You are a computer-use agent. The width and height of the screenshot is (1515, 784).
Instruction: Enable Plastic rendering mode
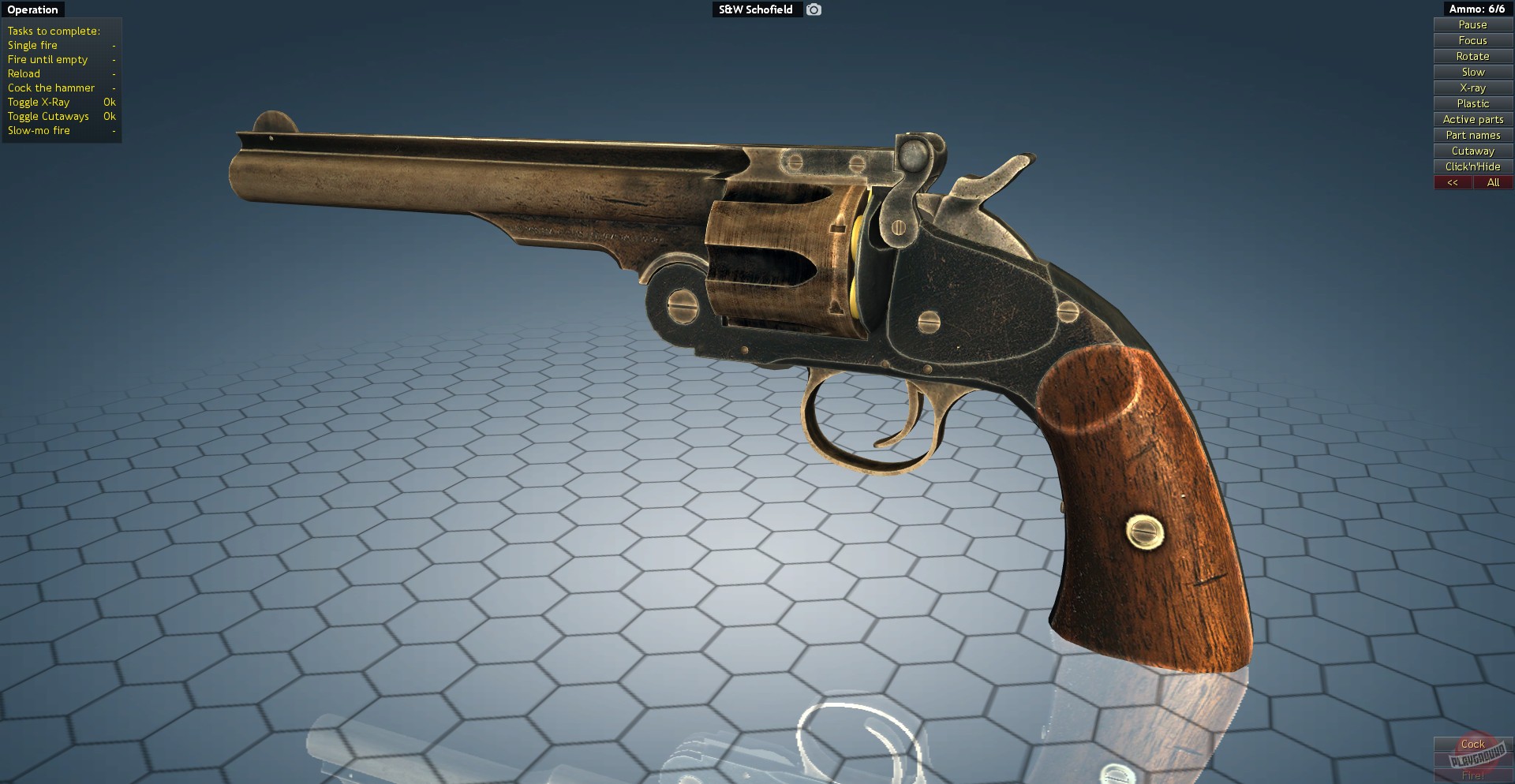tap(1472, 103)
